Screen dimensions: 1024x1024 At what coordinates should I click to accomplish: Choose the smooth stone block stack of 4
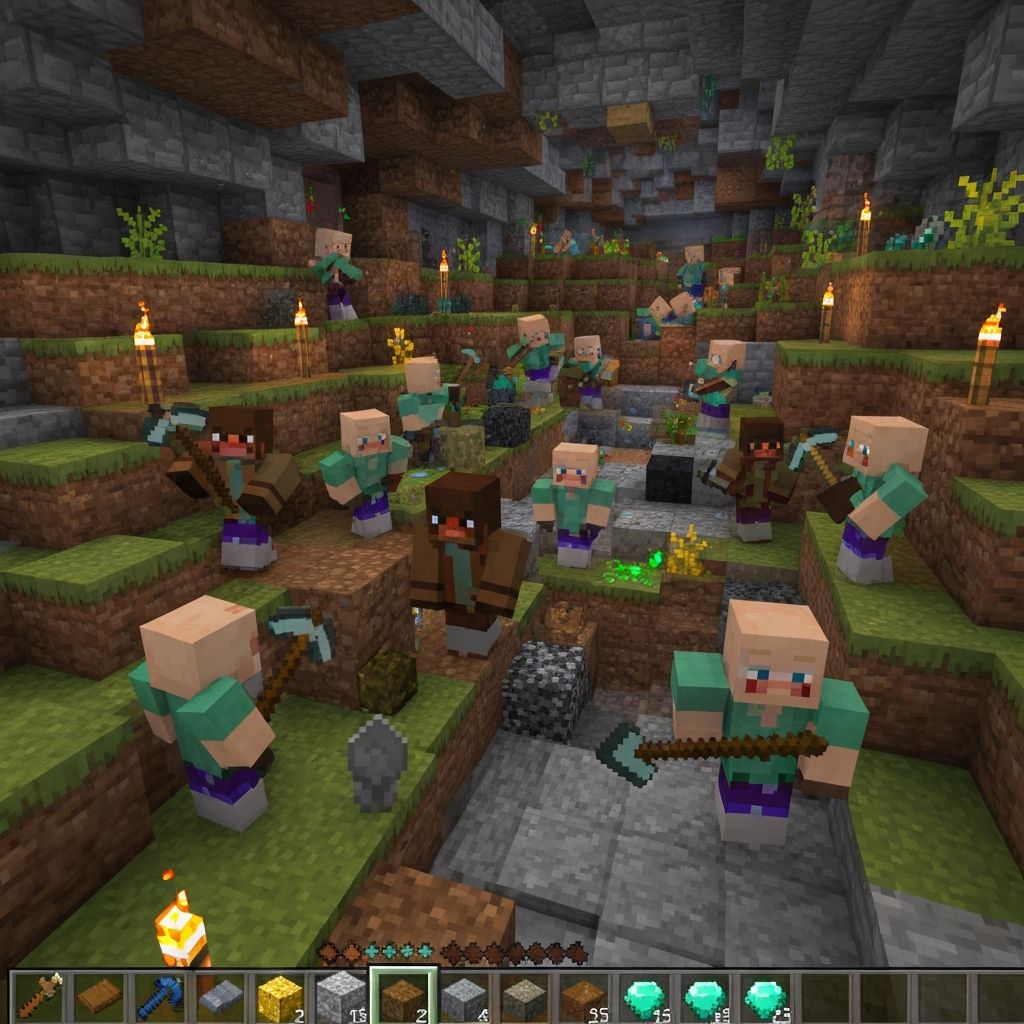[464, 996]
